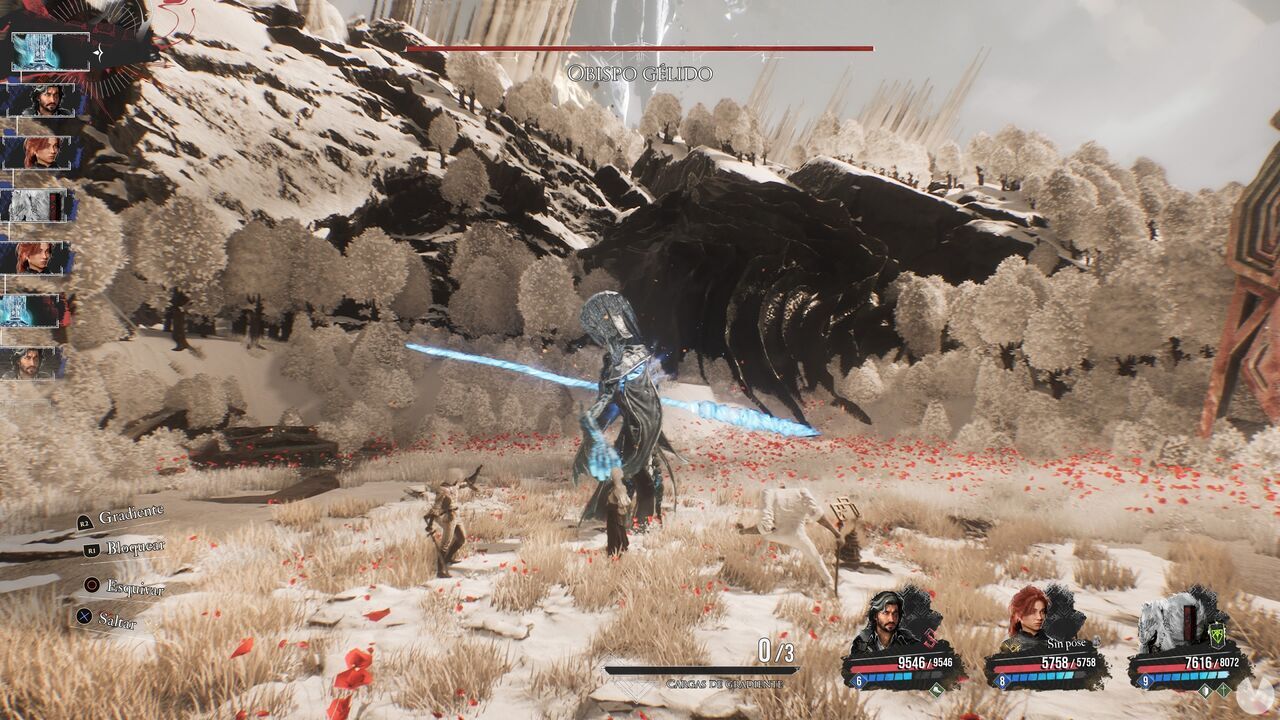
Task: Select Verso's party card showing 9546 HP
Action: click(901, 640)
